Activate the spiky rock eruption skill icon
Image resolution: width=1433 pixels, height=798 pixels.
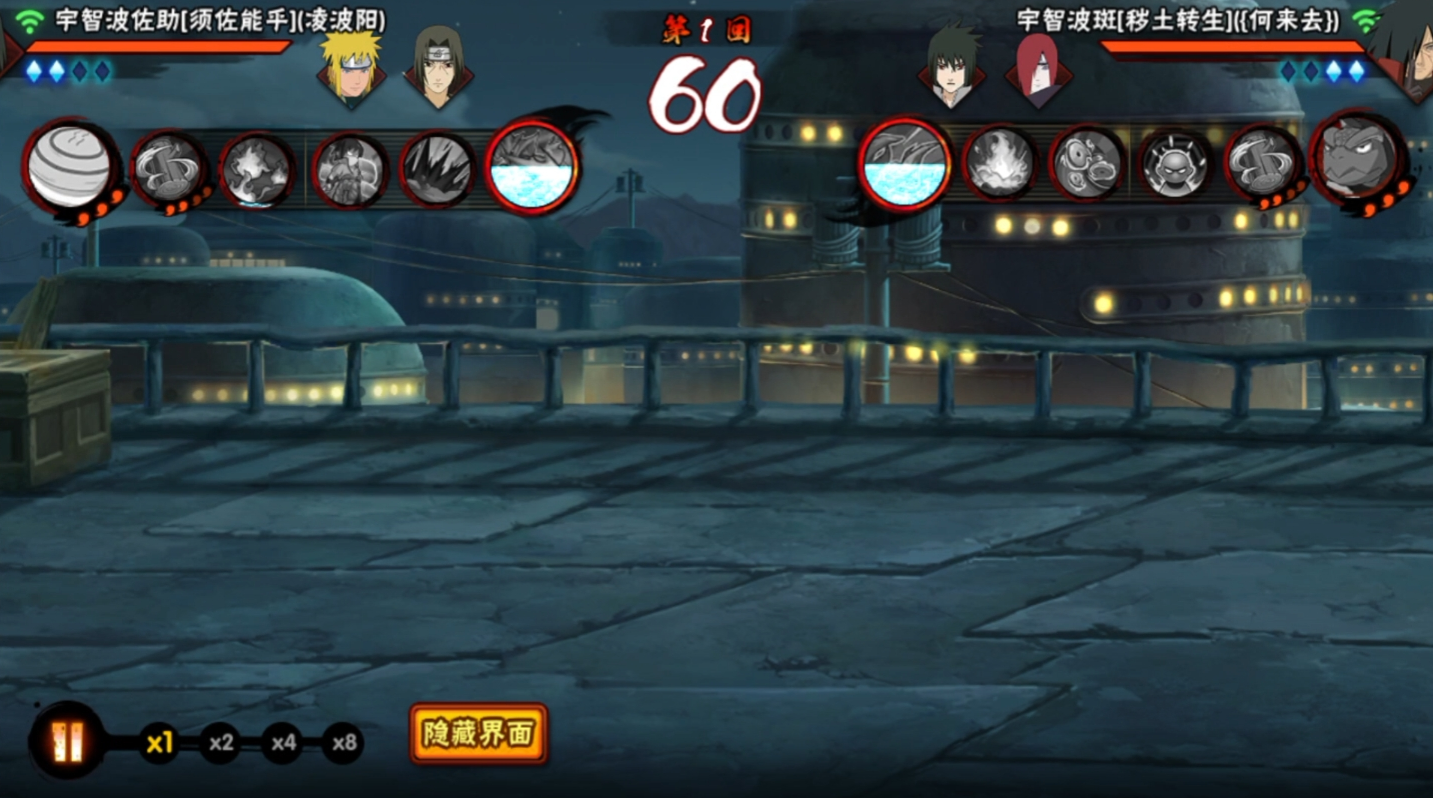click(x=436, y=170)
